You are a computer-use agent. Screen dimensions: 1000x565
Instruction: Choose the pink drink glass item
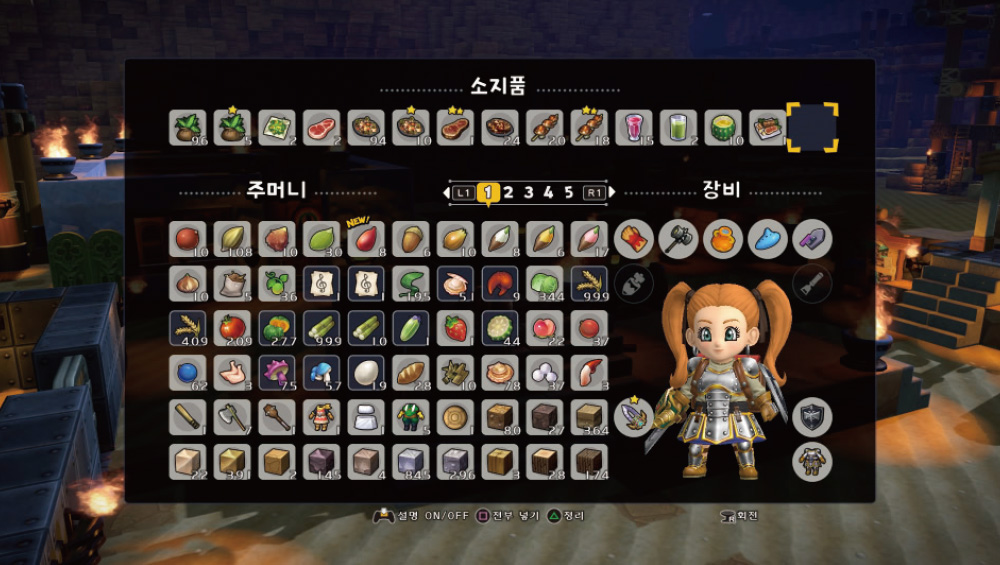pyautogui.click(x=634, y=128)
